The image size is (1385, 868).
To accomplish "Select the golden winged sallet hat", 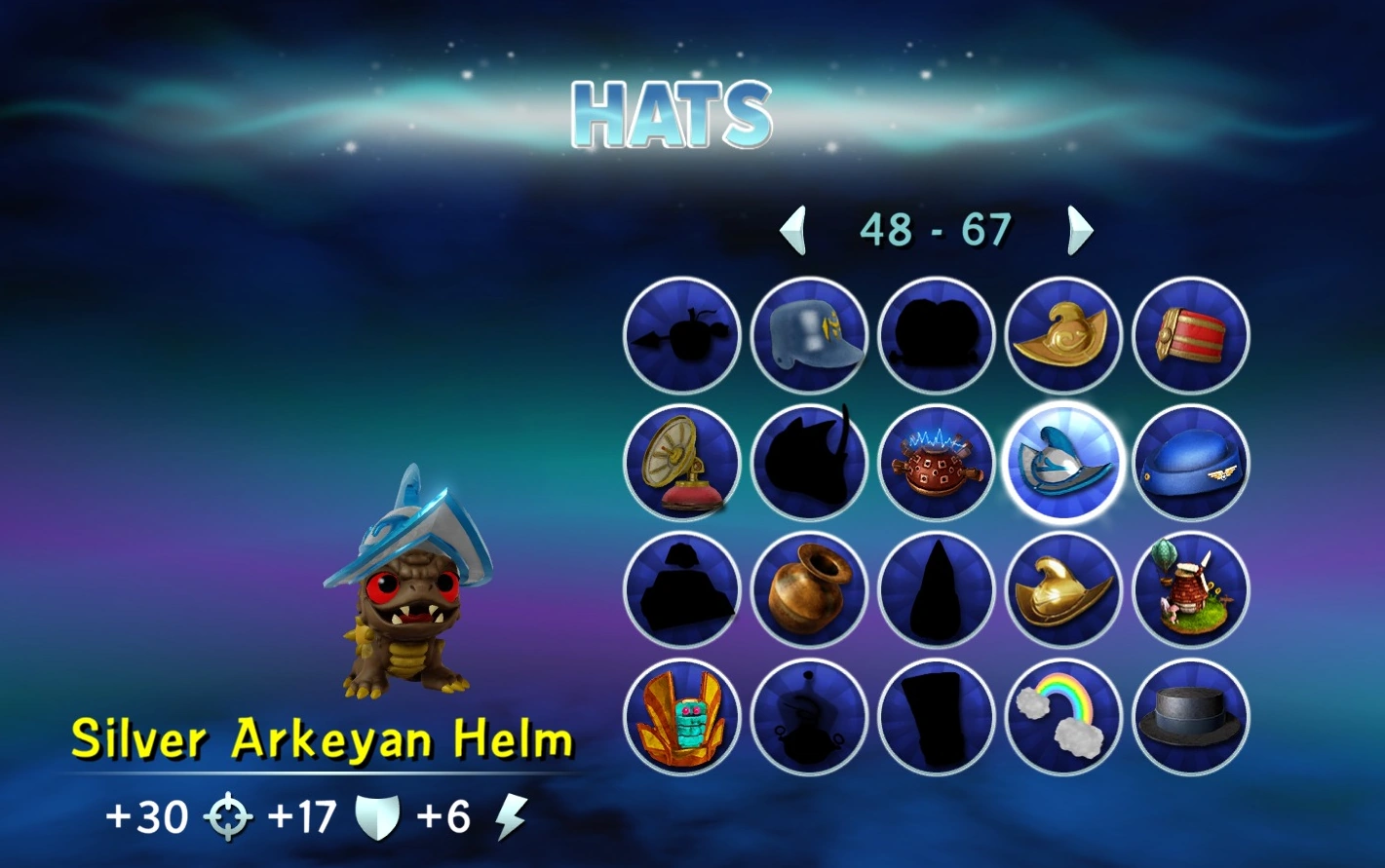I will 1062,335.
